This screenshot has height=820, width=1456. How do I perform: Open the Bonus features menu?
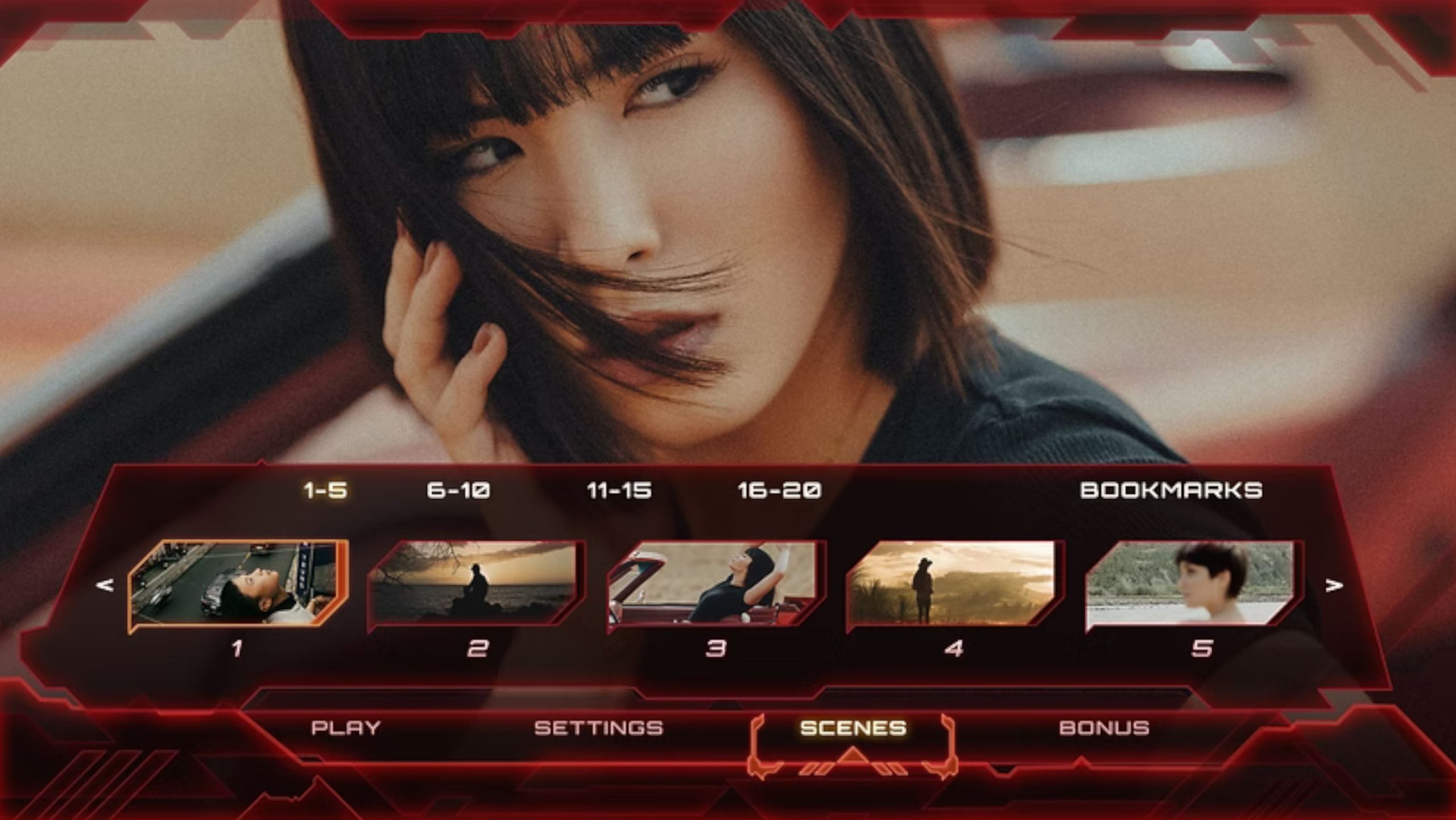(1105, 728)
